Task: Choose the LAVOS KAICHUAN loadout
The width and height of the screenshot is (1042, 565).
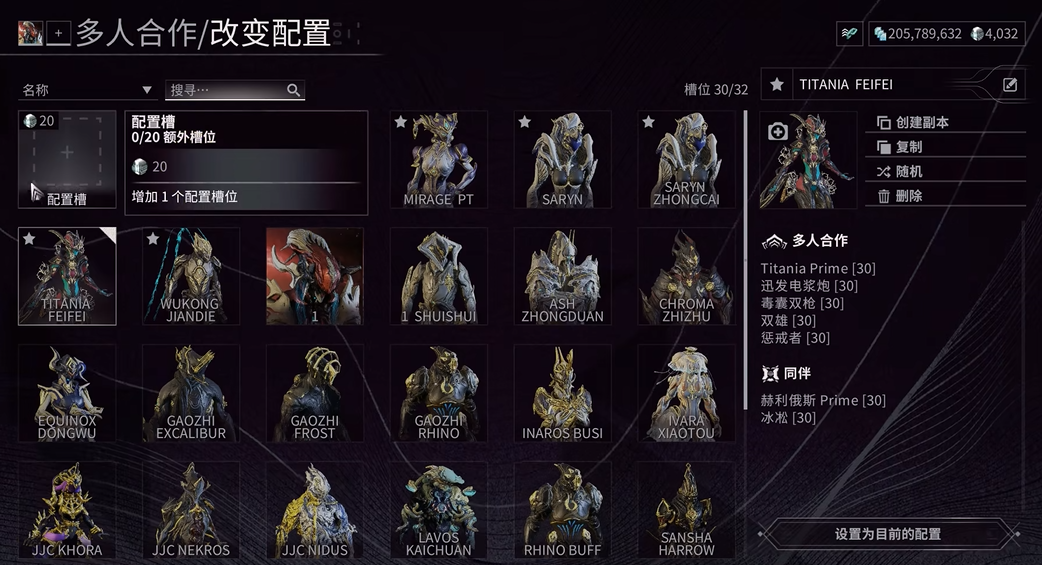Action: point(438,509)
